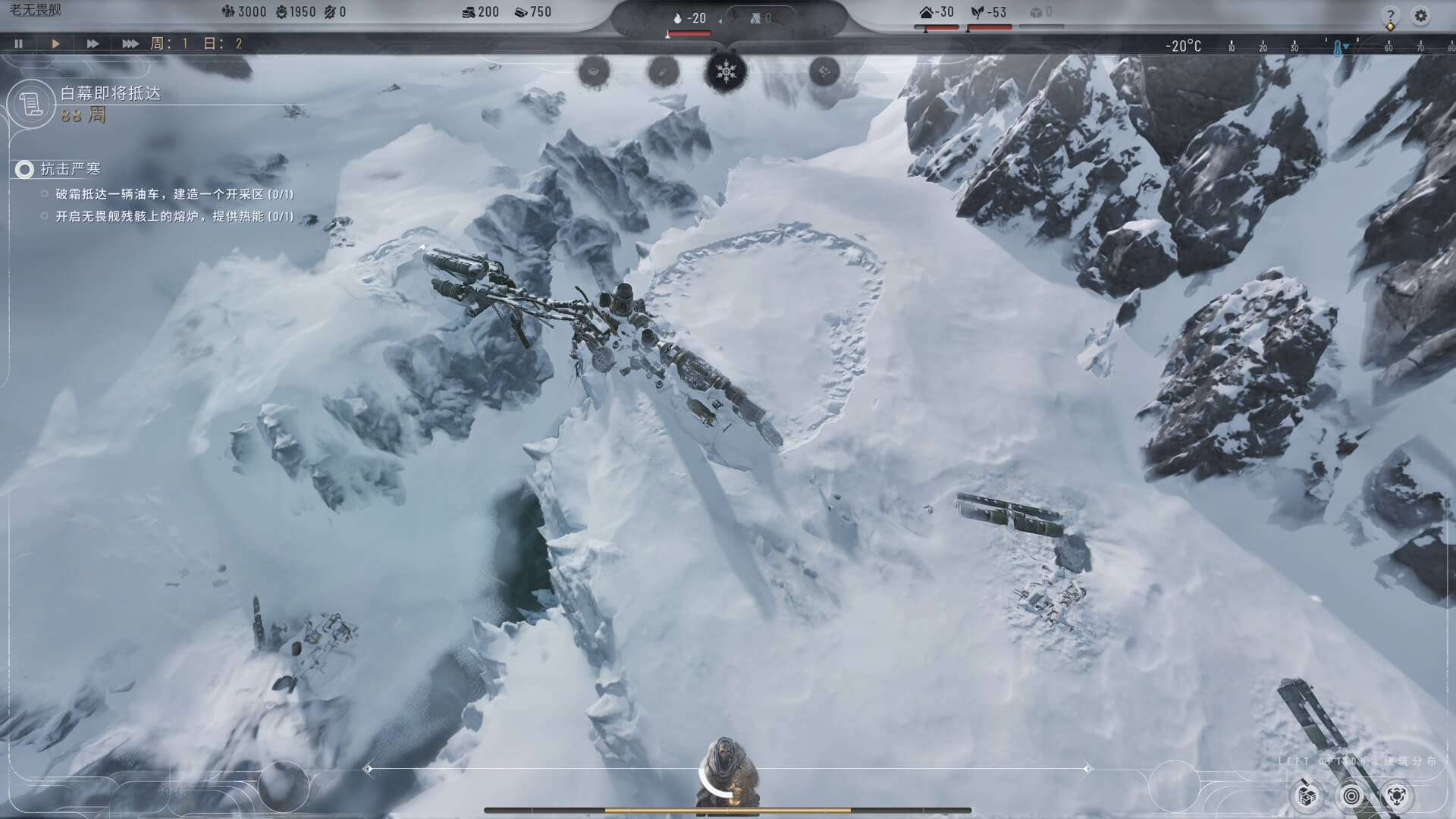Pause the game with the pause button
The height and width of the screenshot is (819, 1456).
(x=17, y=44)
